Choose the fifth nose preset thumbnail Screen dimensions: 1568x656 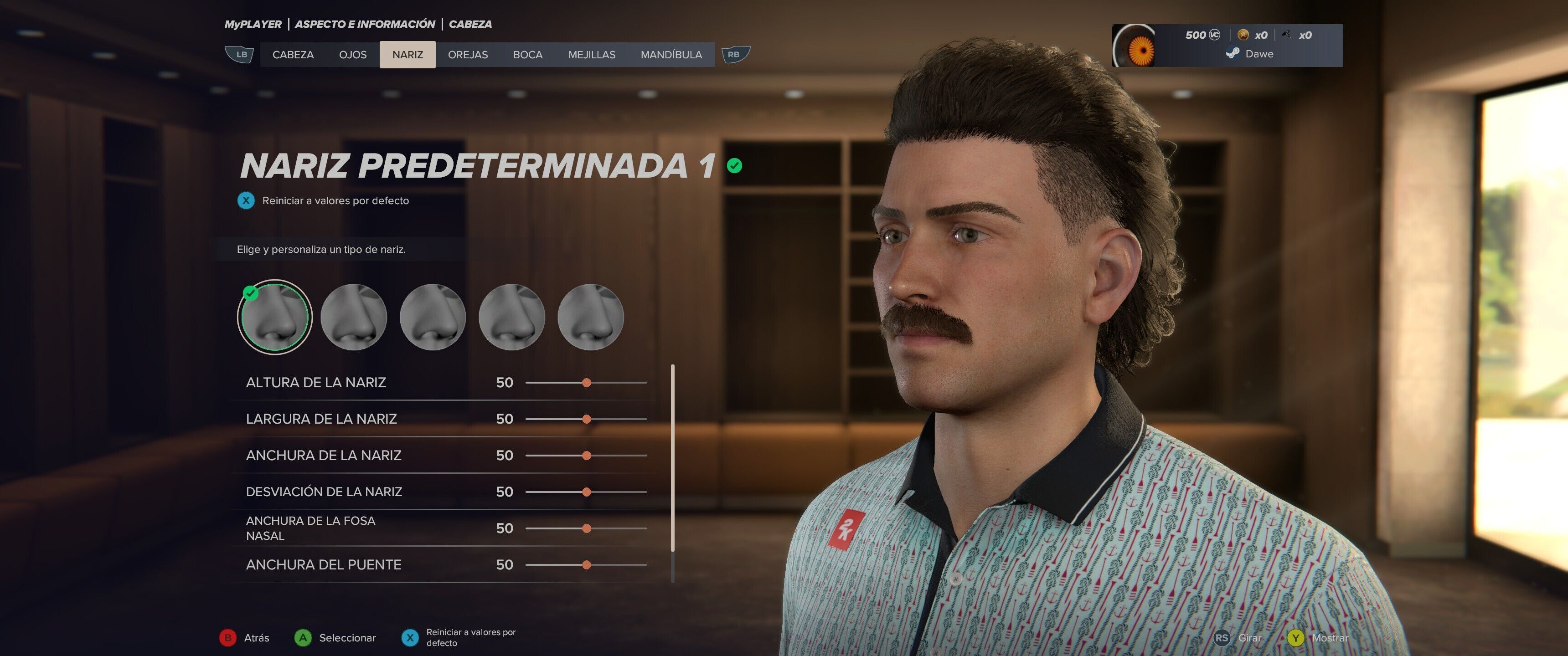590,317
